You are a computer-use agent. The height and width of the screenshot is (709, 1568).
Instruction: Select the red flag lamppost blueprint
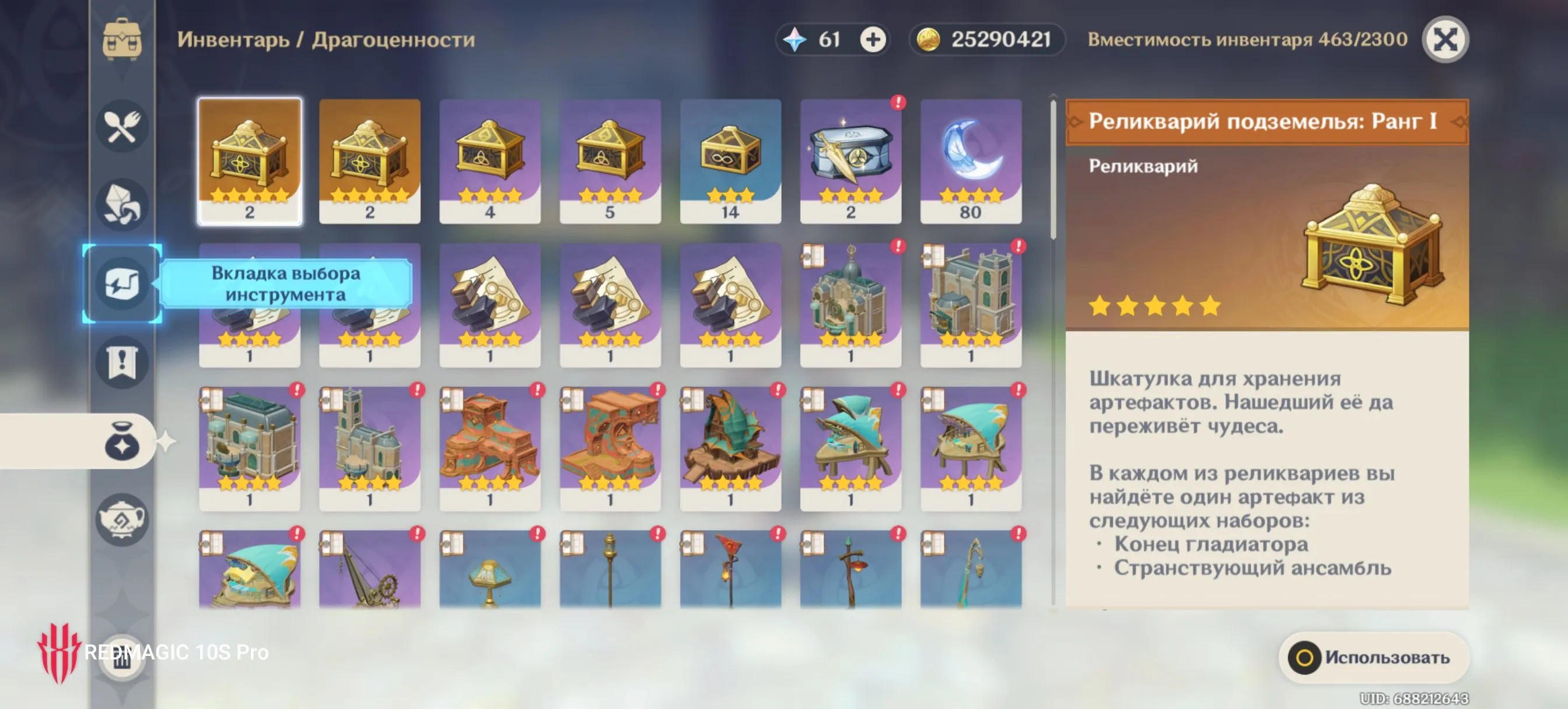pyautogui.click(x=730, y=569)
